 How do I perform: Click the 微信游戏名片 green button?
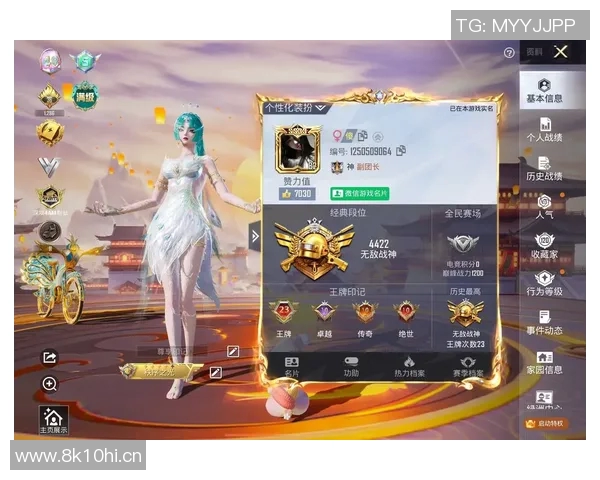point(360,193)
